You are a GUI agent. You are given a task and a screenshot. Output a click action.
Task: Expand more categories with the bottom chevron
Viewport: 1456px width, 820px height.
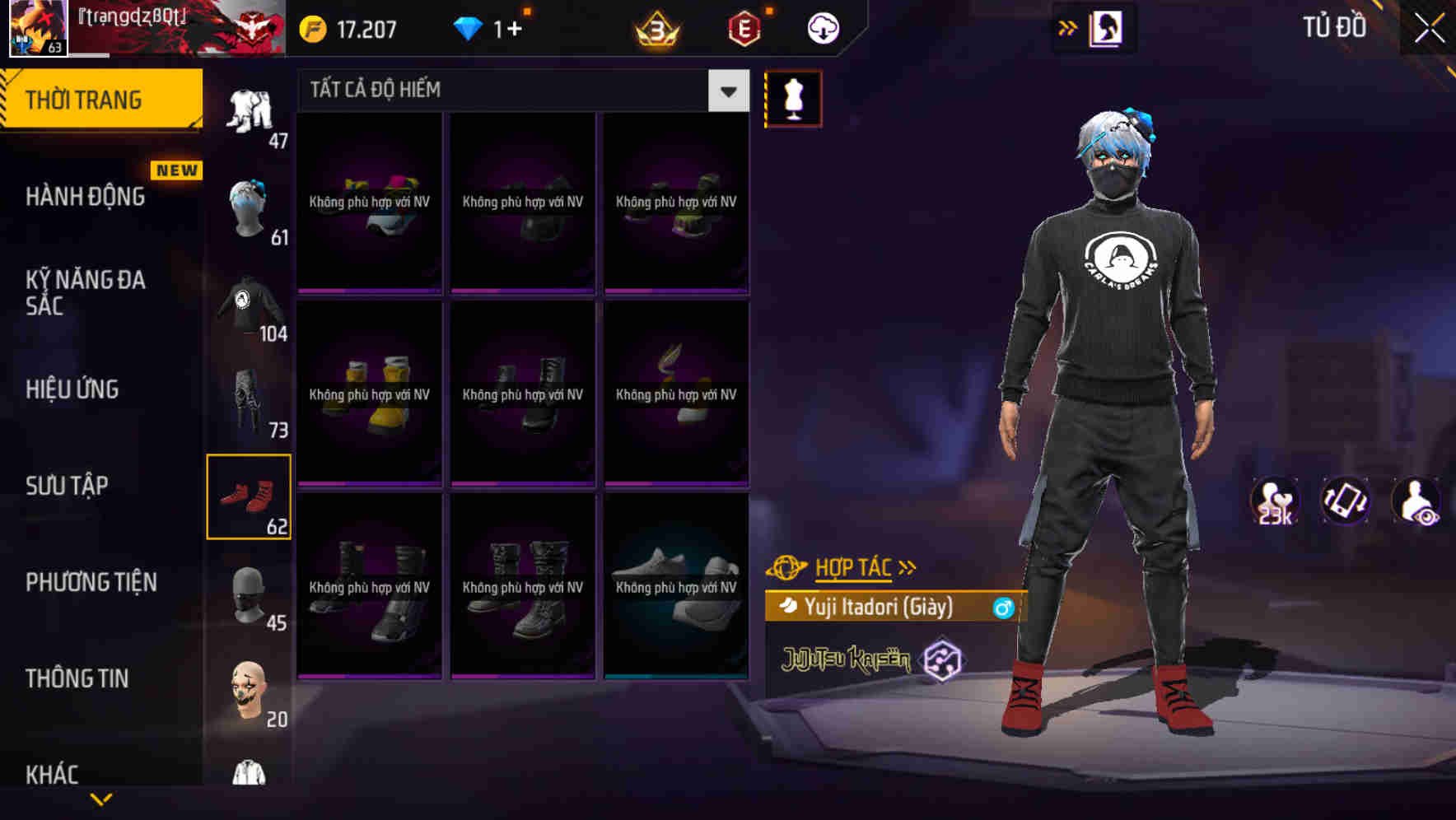coord(101,800)
